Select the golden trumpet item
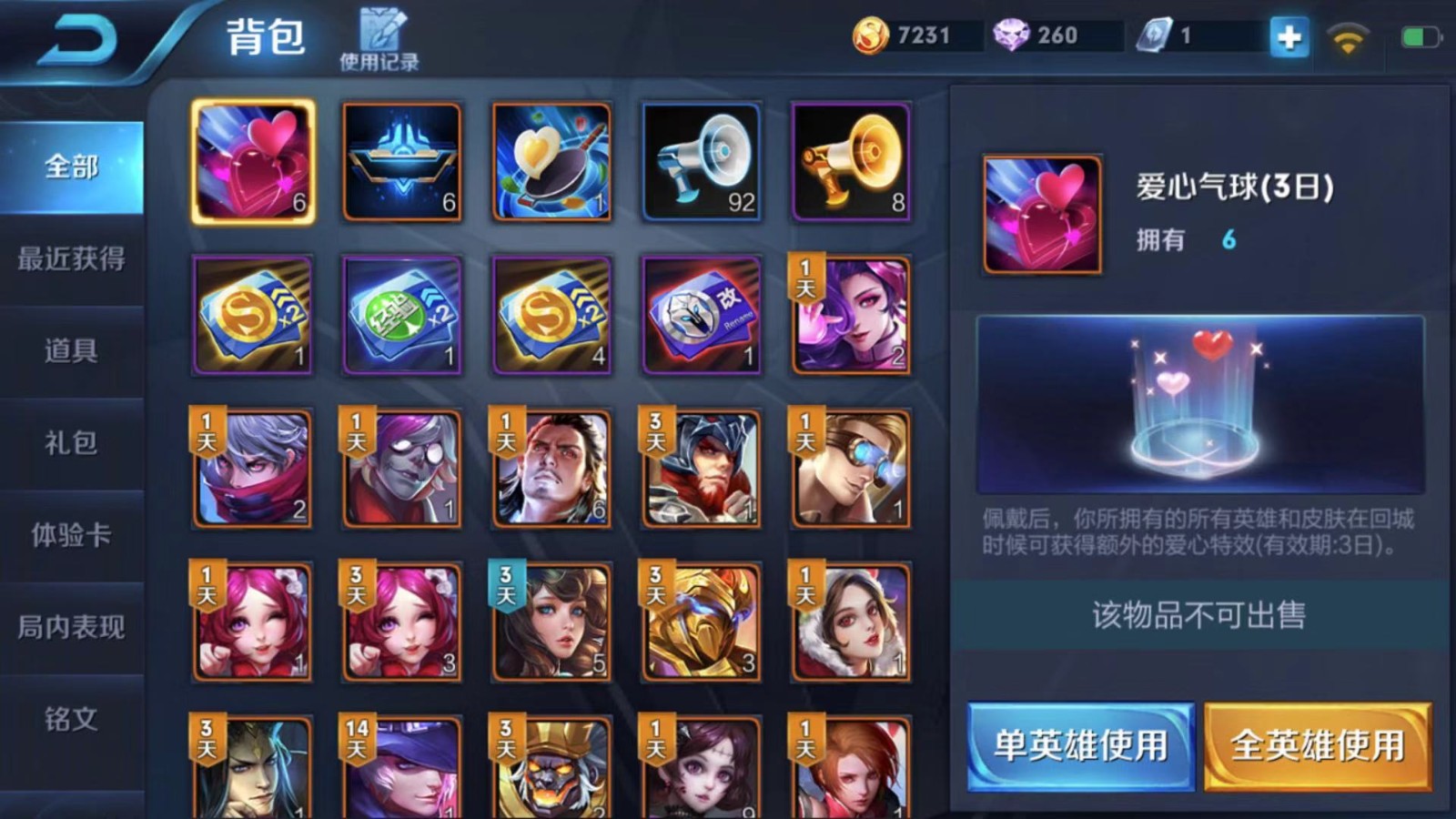 850,162
